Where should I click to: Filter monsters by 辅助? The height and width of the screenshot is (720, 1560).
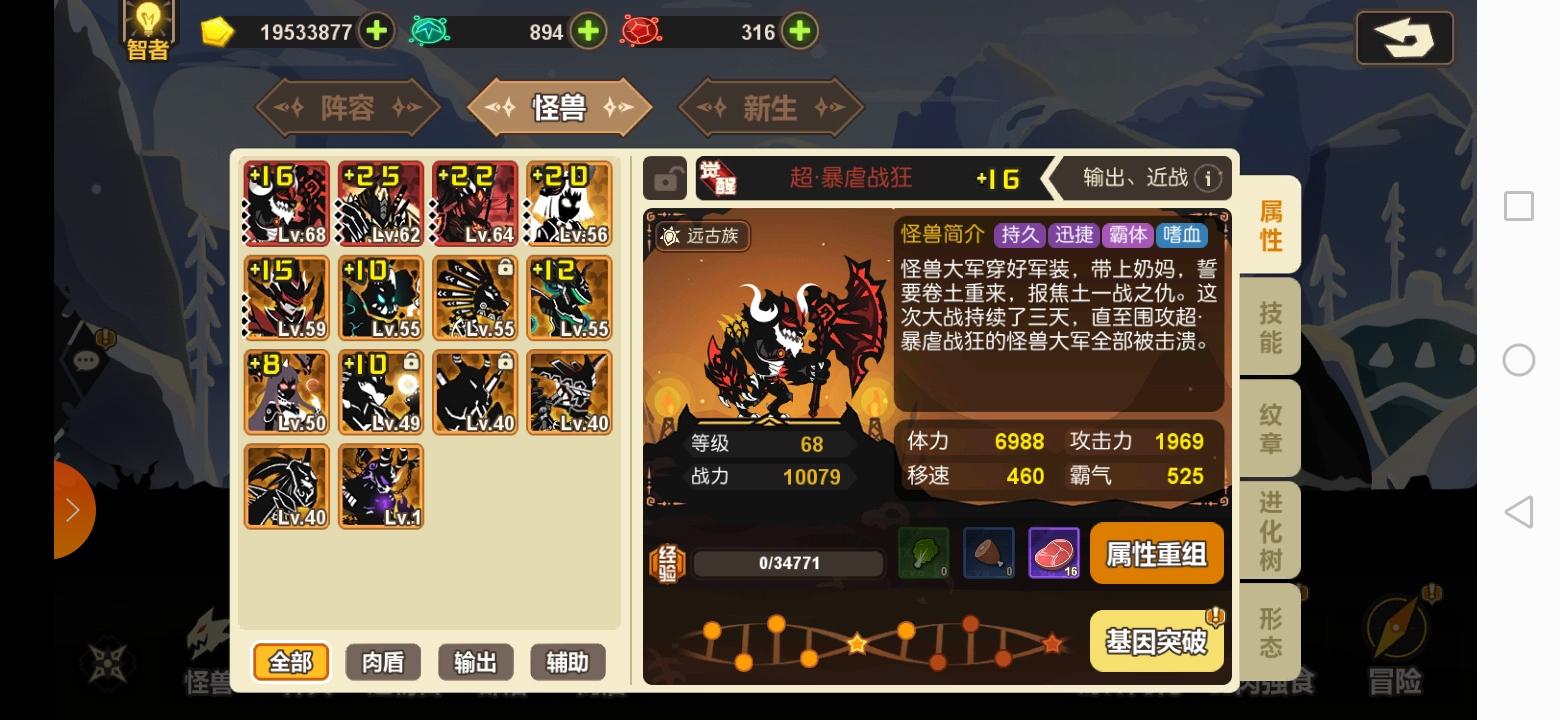(569, 661)
